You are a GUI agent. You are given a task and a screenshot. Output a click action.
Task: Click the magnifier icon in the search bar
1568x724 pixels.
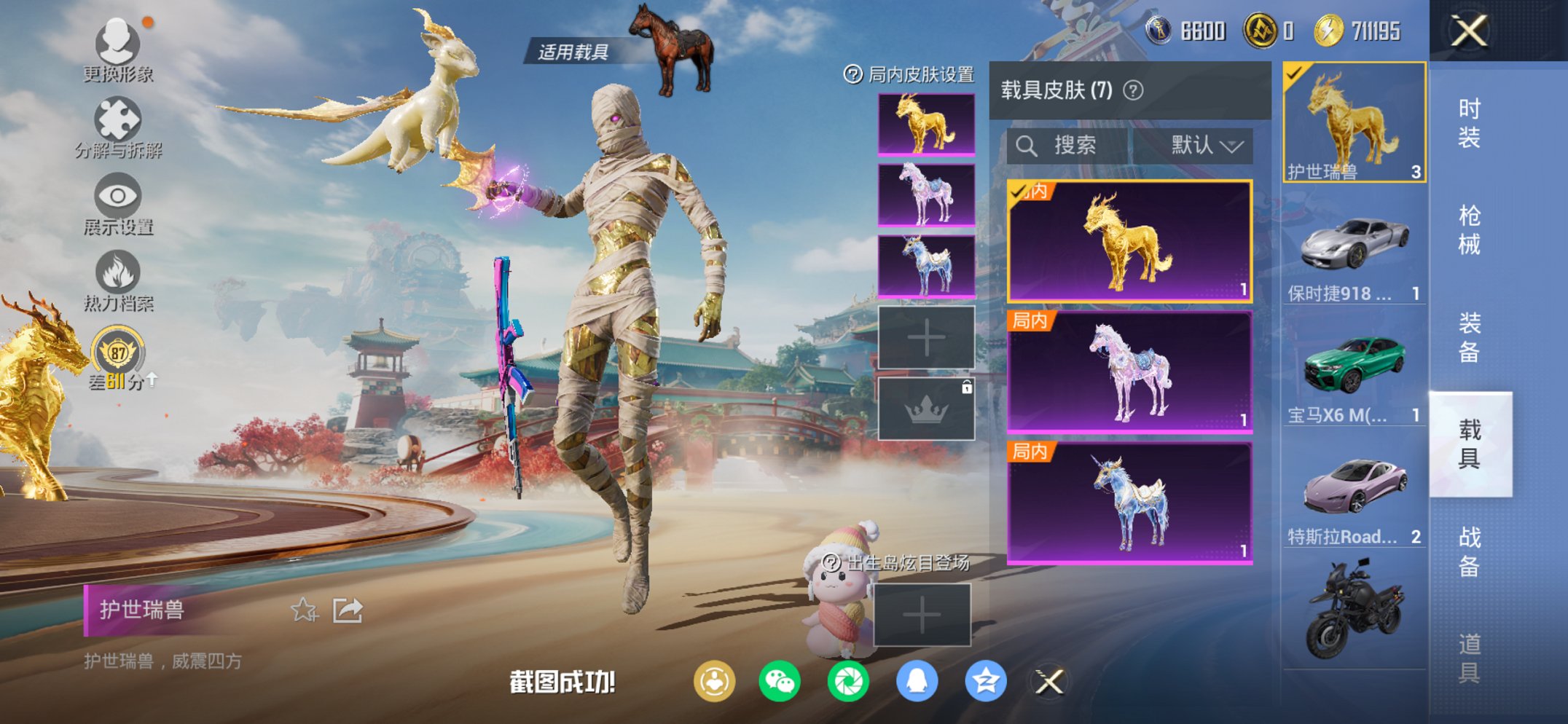(x=1028, y=145)
